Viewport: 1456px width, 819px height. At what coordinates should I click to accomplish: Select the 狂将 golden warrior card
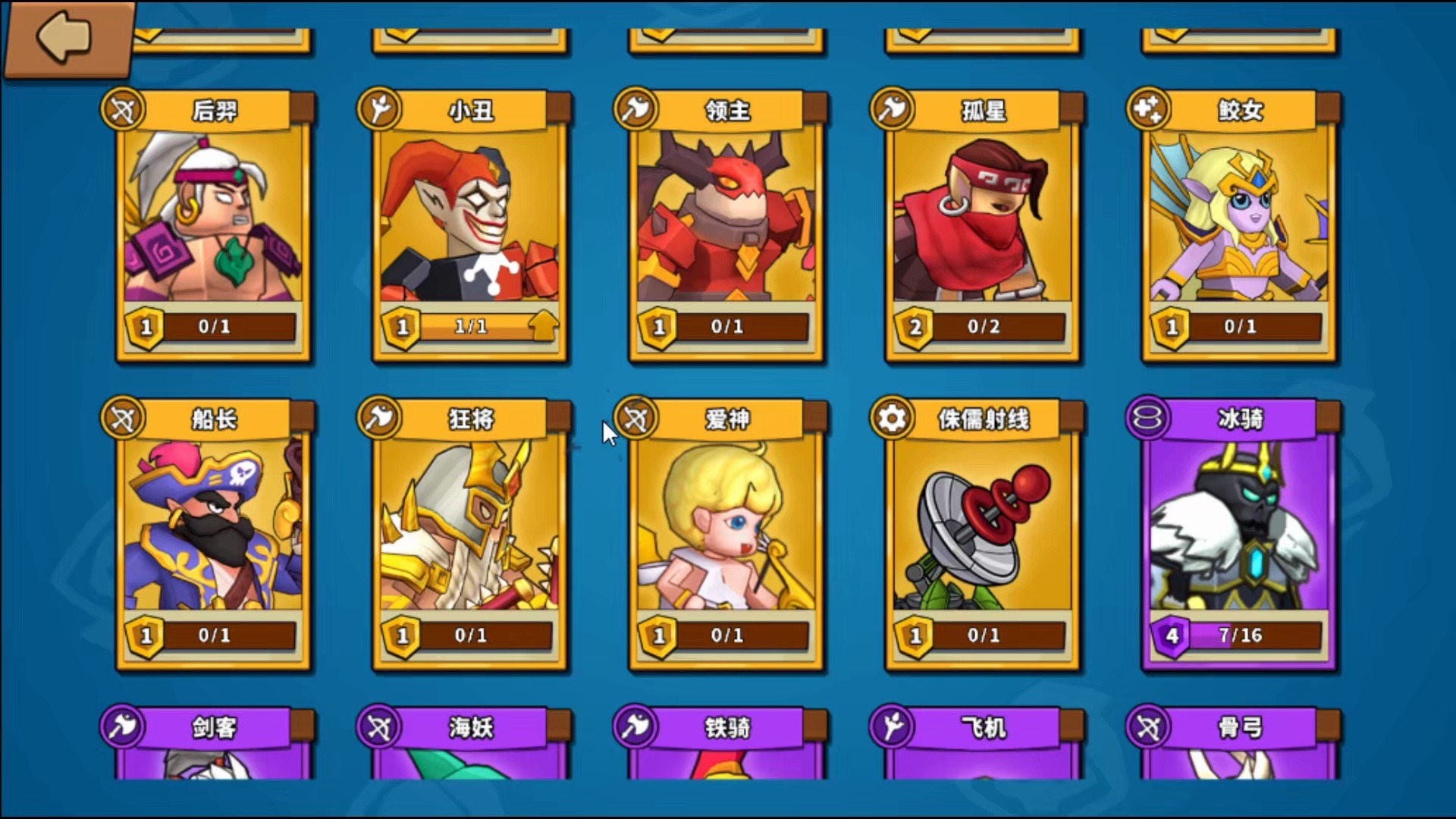[469, 535]
